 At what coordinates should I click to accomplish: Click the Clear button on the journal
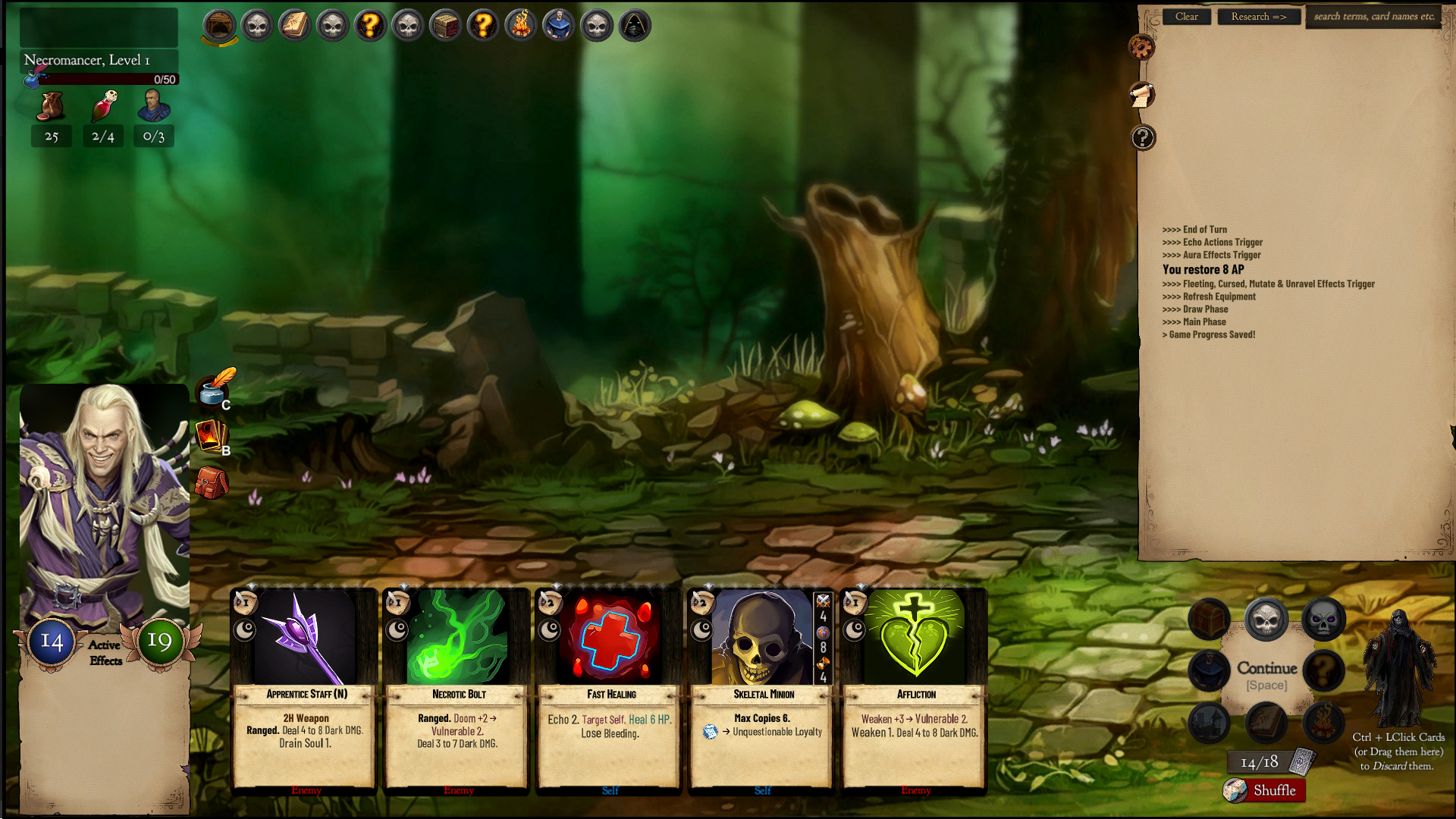[1186, 16]
